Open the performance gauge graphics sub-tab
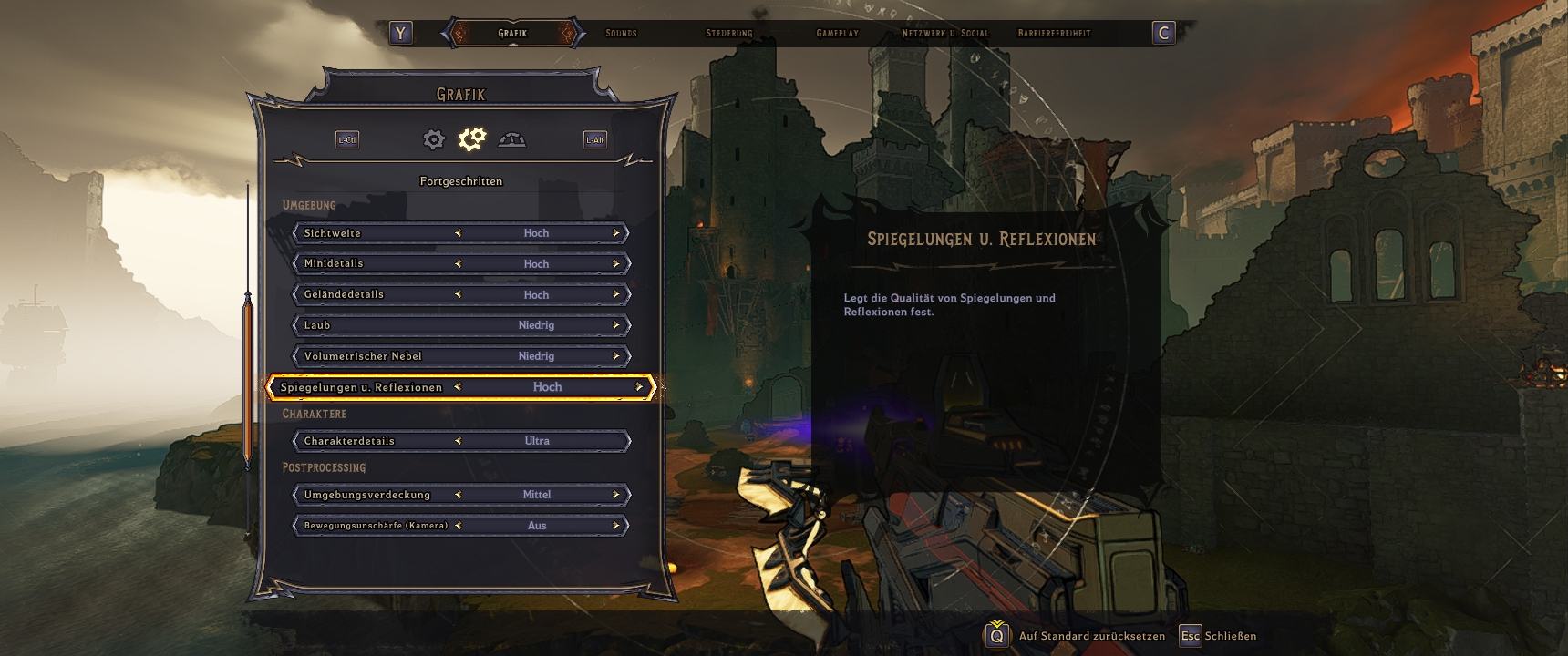 pos(512,139)
